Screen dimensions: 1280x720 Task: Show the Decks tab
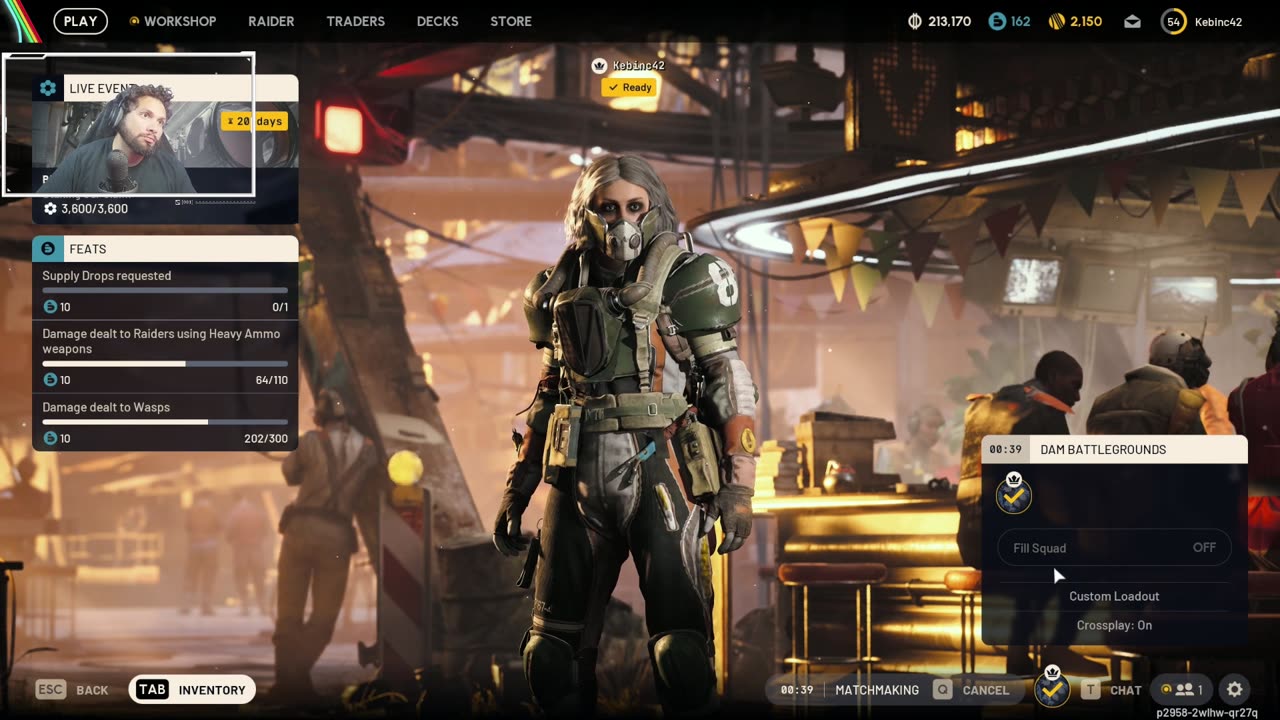437,21
